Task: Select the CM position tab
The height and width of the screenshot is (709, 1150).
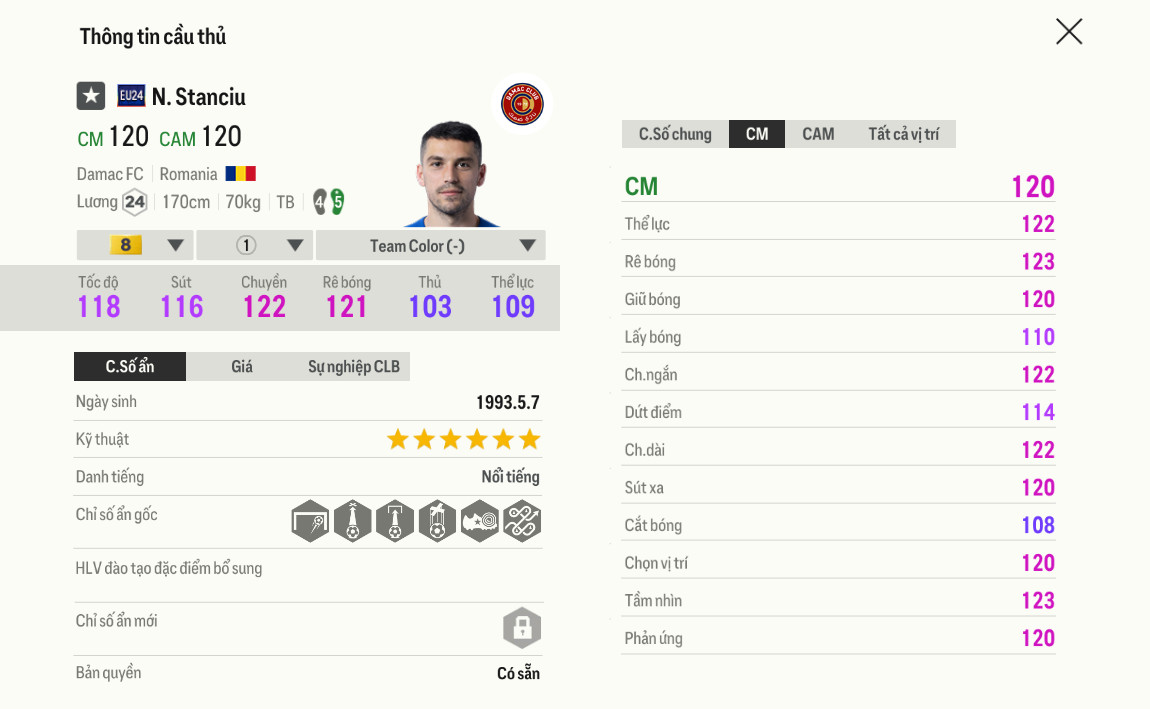Action: [757, 134]
